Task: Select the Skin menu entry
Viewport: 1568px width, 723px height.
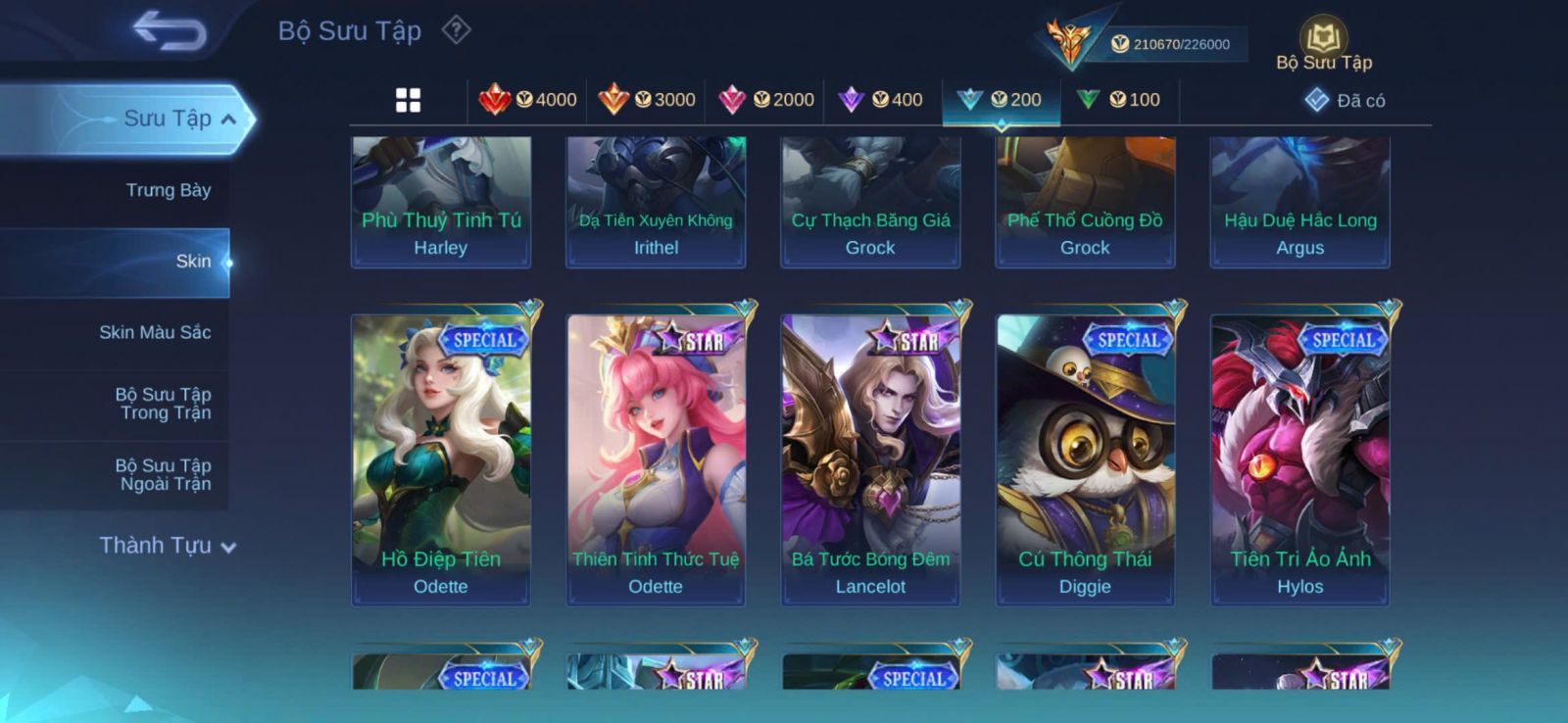Action: [x=193, y=262]
